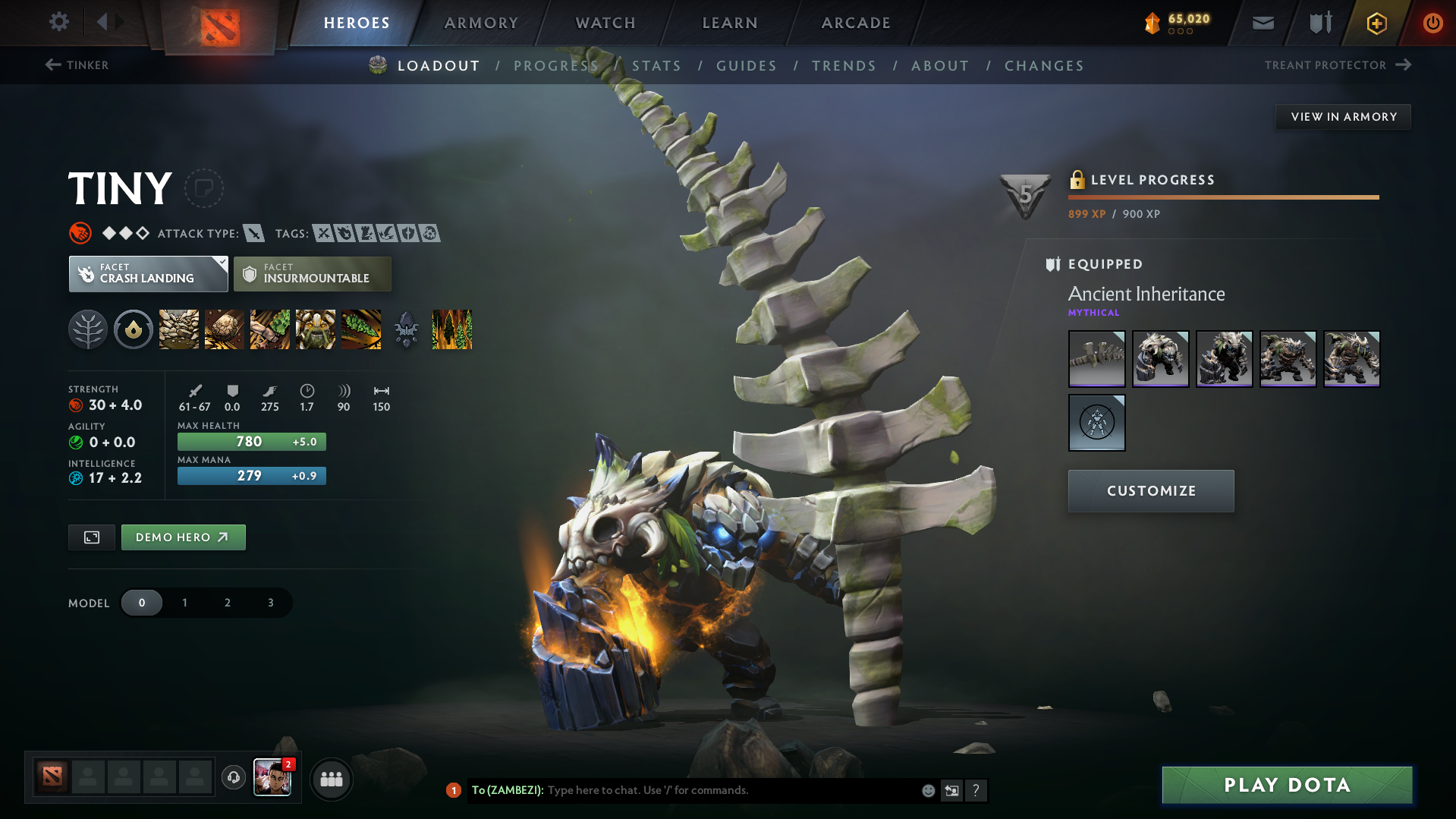Select the Insurmountable facet
This screenshot has height=819, width=1456.
(x=312, y=273)
